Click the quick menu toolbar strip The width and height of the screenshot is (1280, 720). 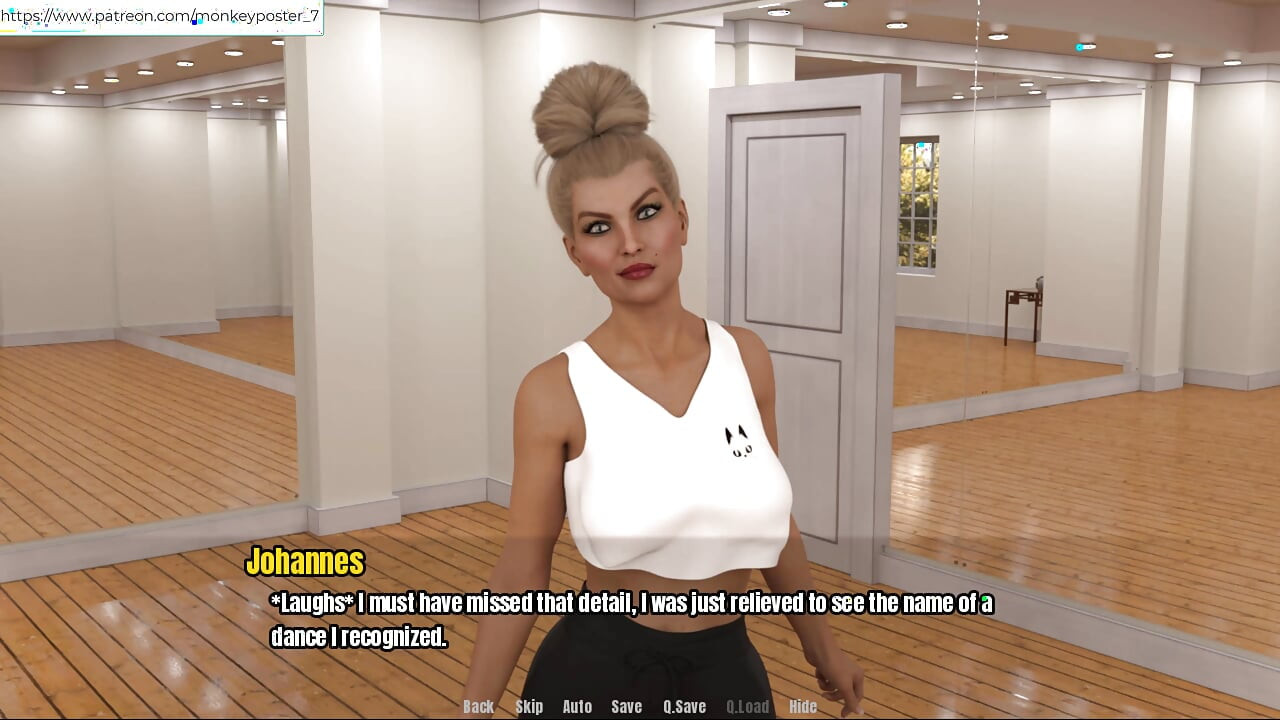[x=640, y=706]
